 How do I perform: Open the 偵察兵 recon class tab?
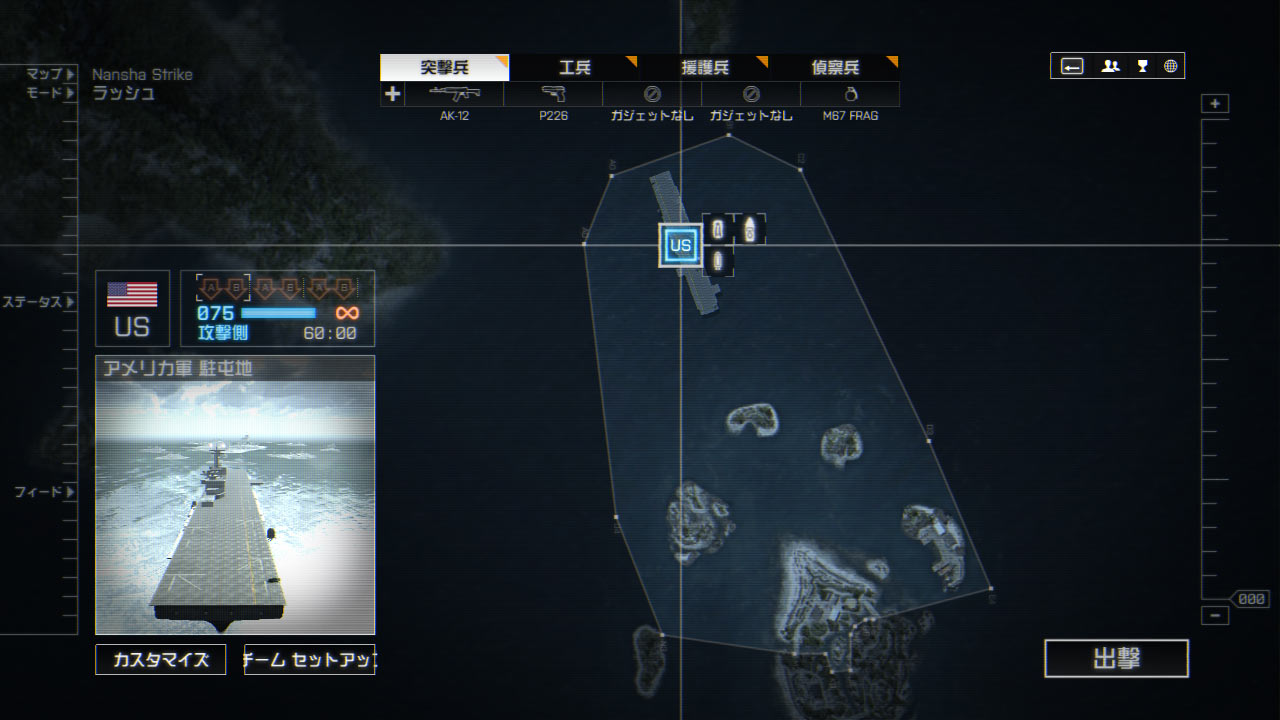(x=834, y=68)
